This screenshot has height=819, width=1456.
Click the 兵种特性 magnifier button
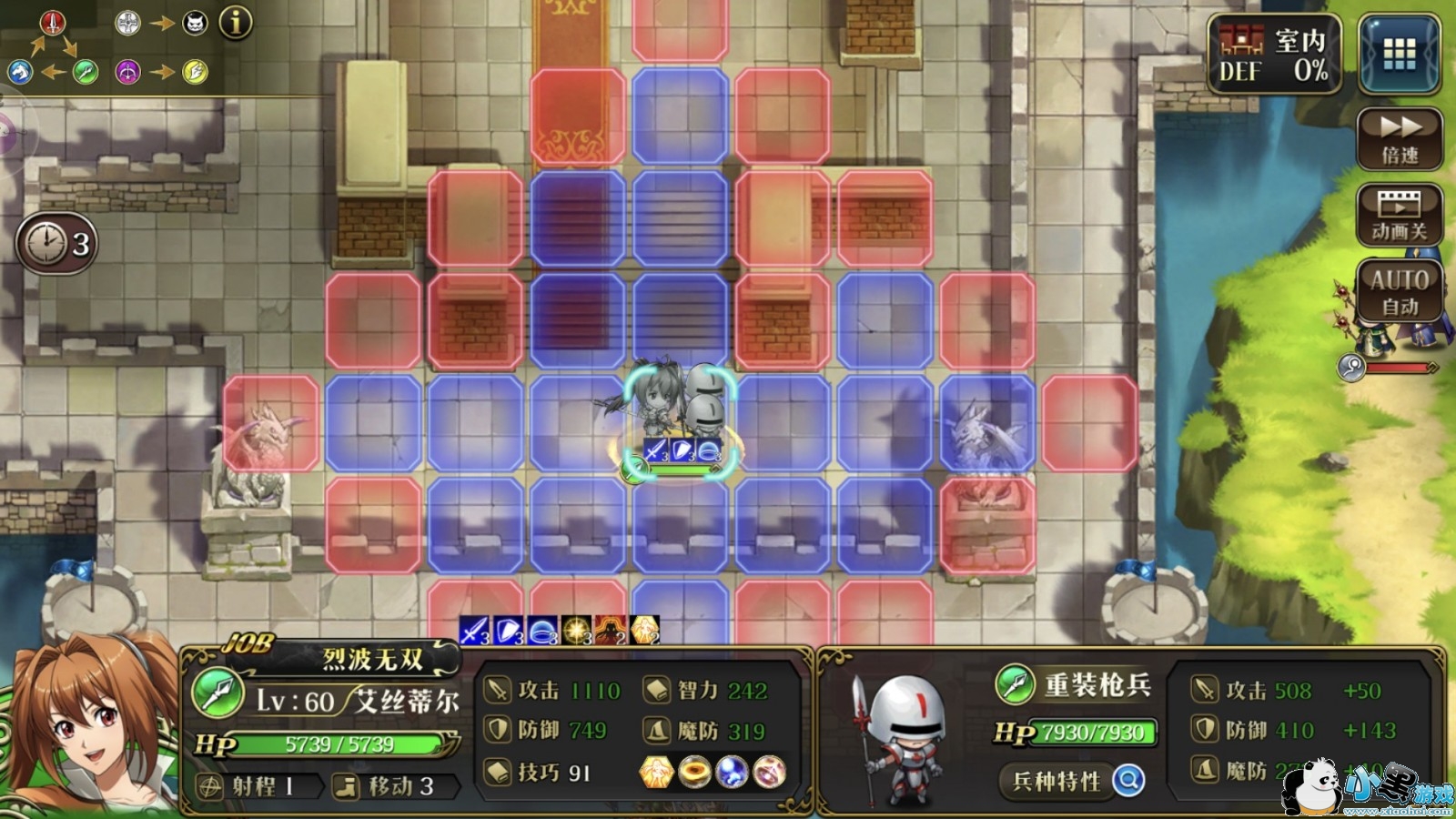[x=1128, y=780]
